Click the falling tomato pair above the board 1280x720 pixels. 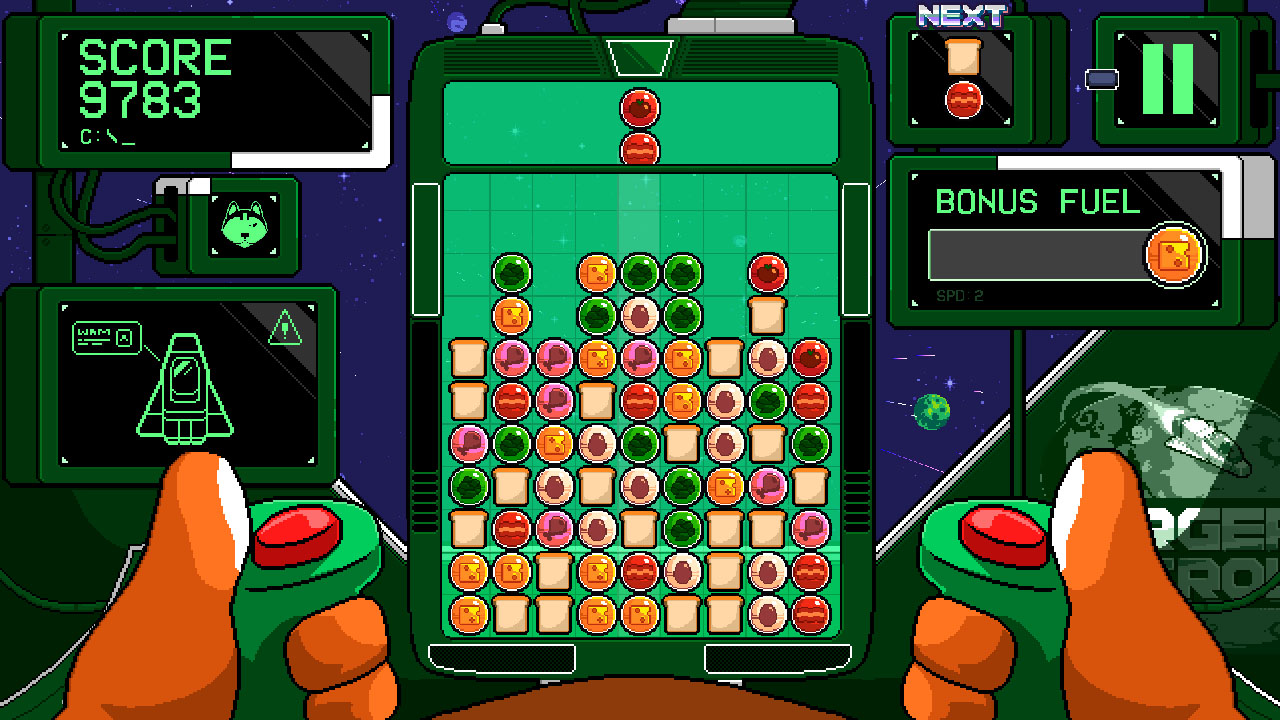(x=640, y=125)
